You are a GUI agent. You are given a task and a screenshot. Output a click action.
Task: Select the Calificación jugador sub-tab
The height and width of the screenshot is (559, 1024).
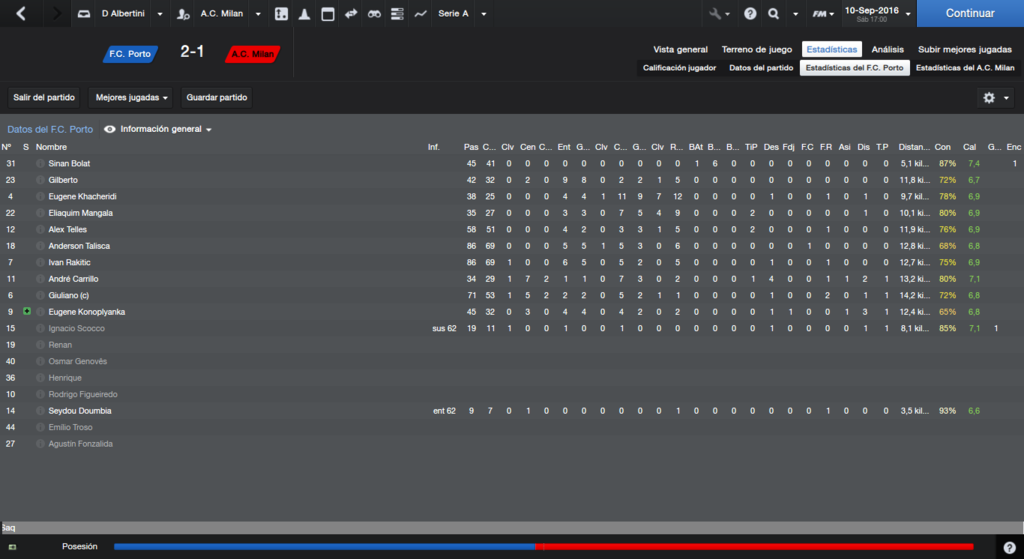[679, 68]
